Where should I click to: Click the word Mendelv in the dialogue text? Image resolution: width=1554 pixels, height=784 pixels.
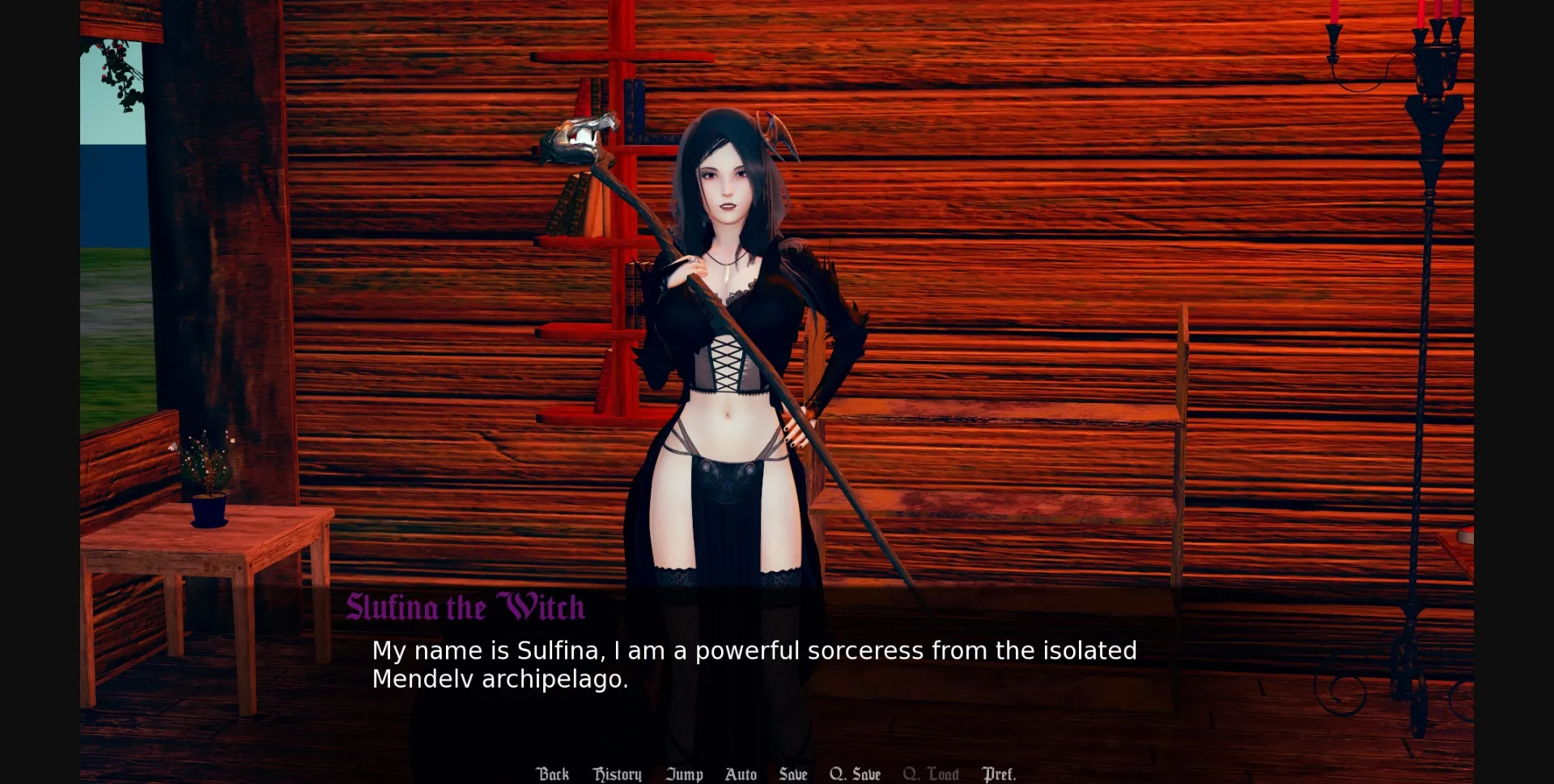click(x=420, y=680)
